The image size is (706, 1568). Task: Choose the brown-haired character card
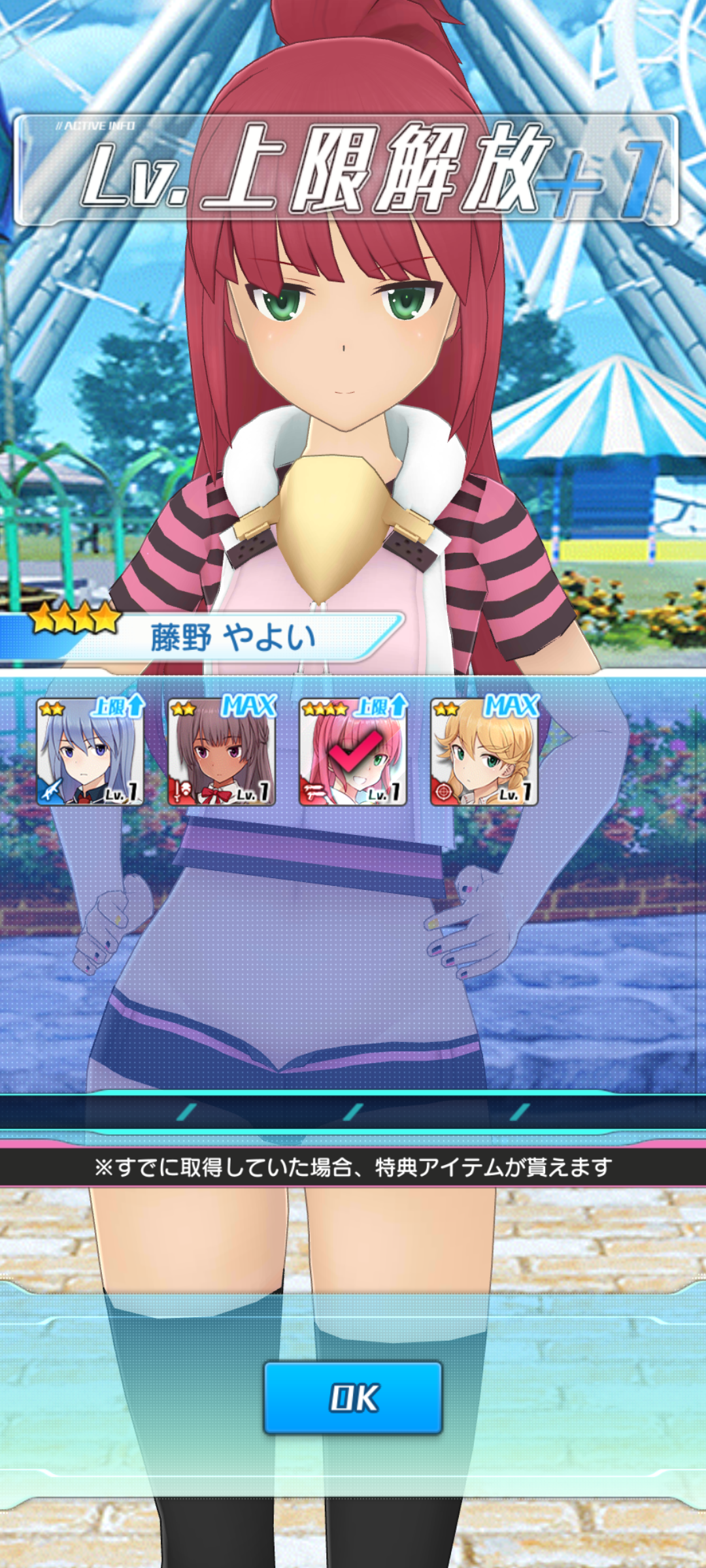[x=221, y=752]
